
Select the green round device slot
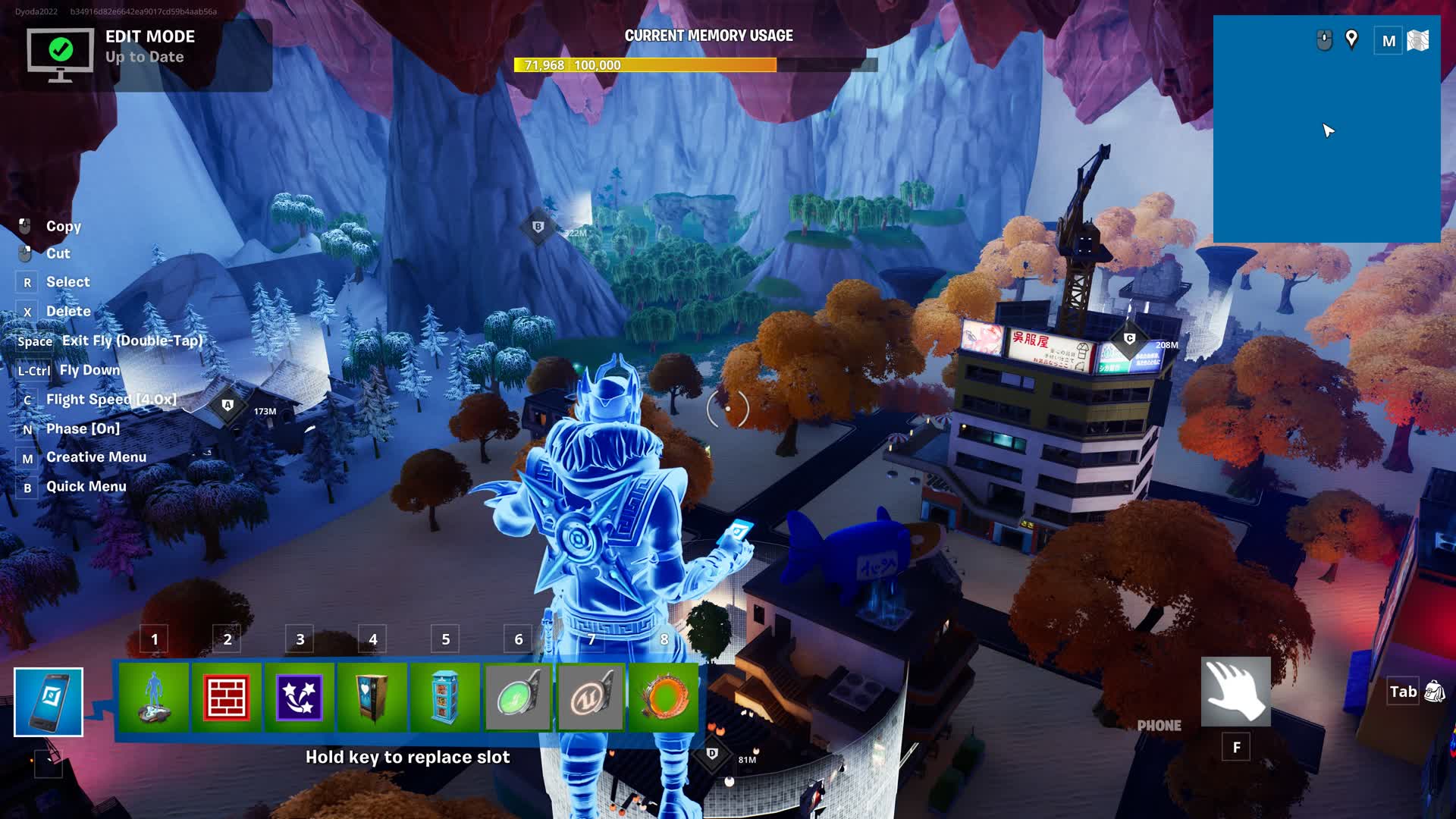(x=518, y=697)
